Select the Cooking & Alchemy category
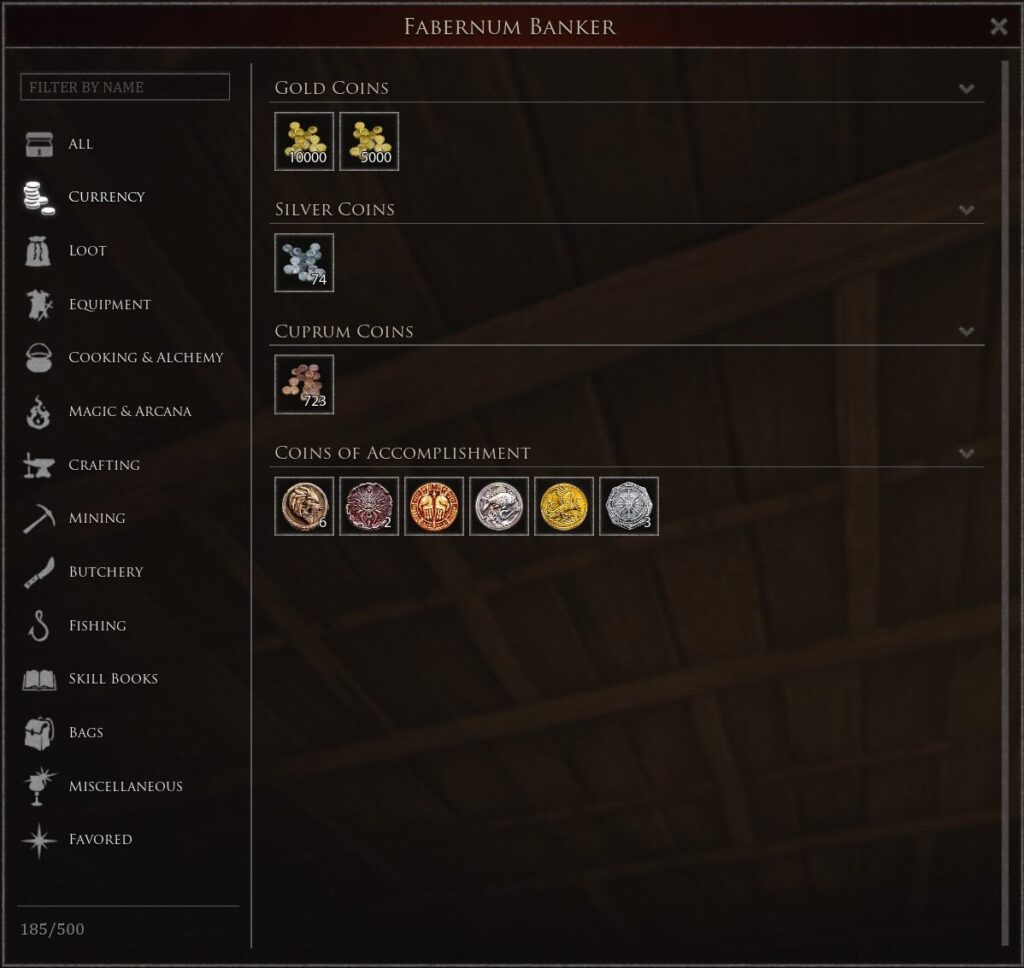 point(145,358)
